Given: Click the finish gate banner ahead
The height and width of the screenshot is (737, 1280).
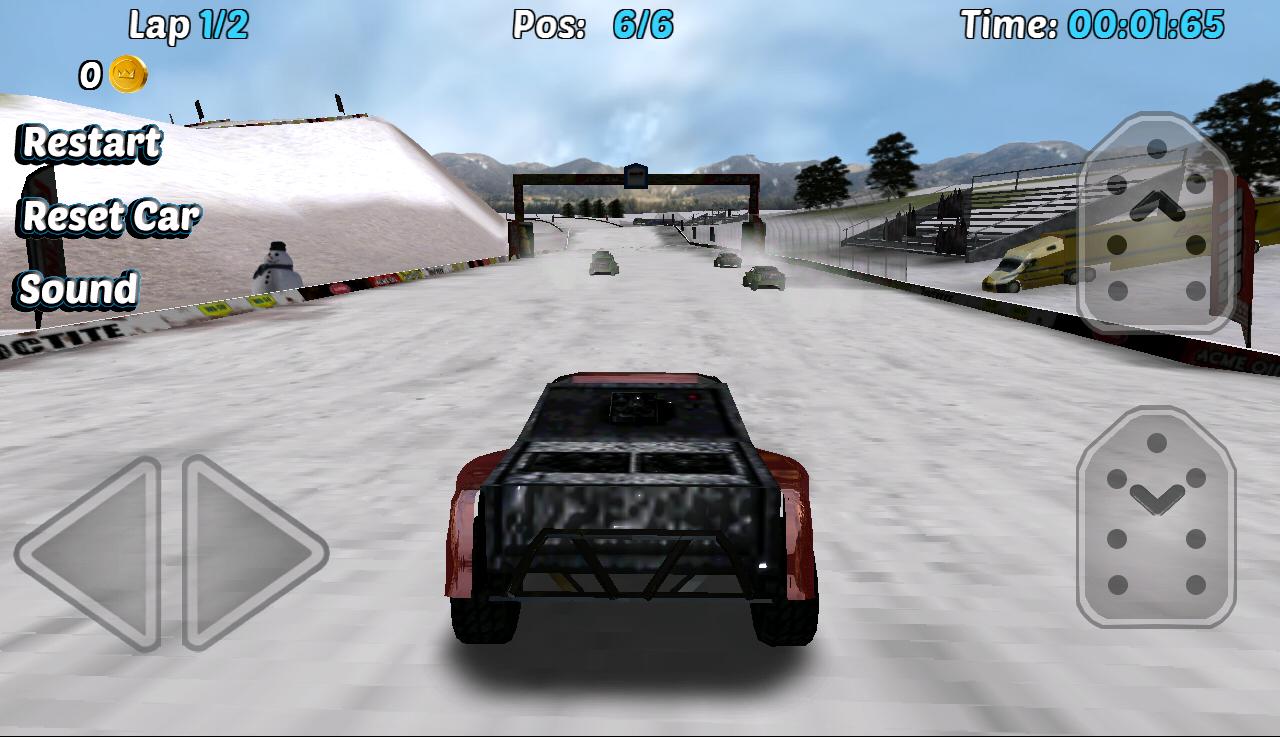Looking at the screenshot, I should click(638, 178).
